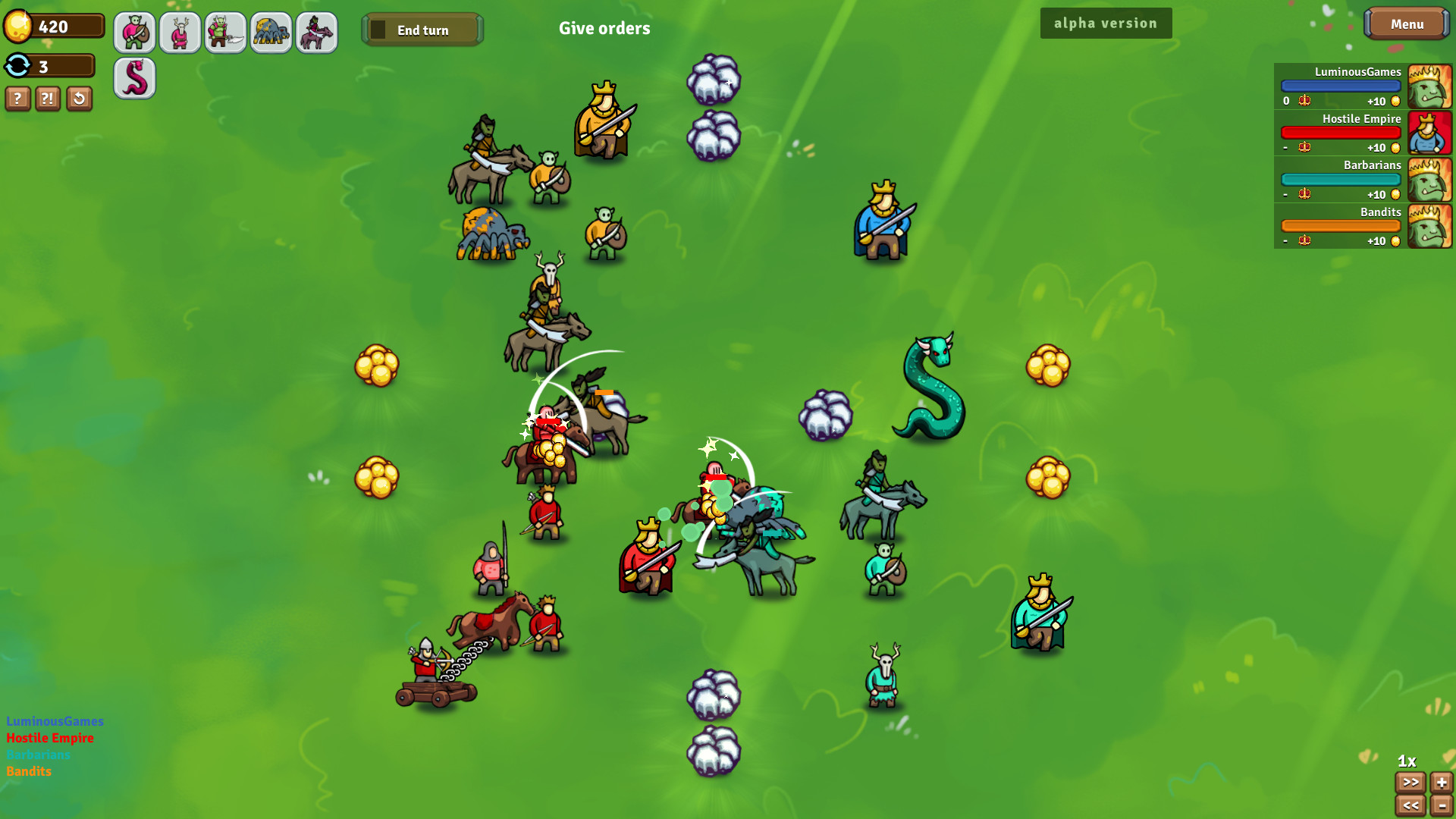
Task: Click the gold coin counter icon
Action: click(19, 24)
